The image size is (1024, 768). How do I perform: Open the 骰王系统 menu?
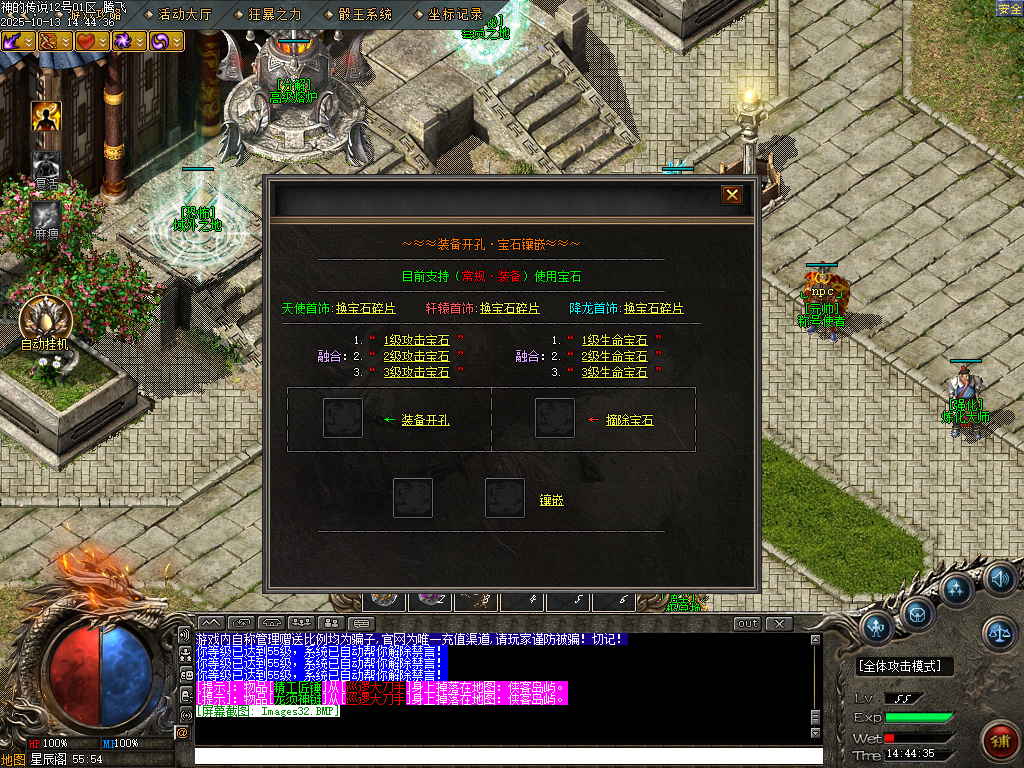tap(365, 14)
